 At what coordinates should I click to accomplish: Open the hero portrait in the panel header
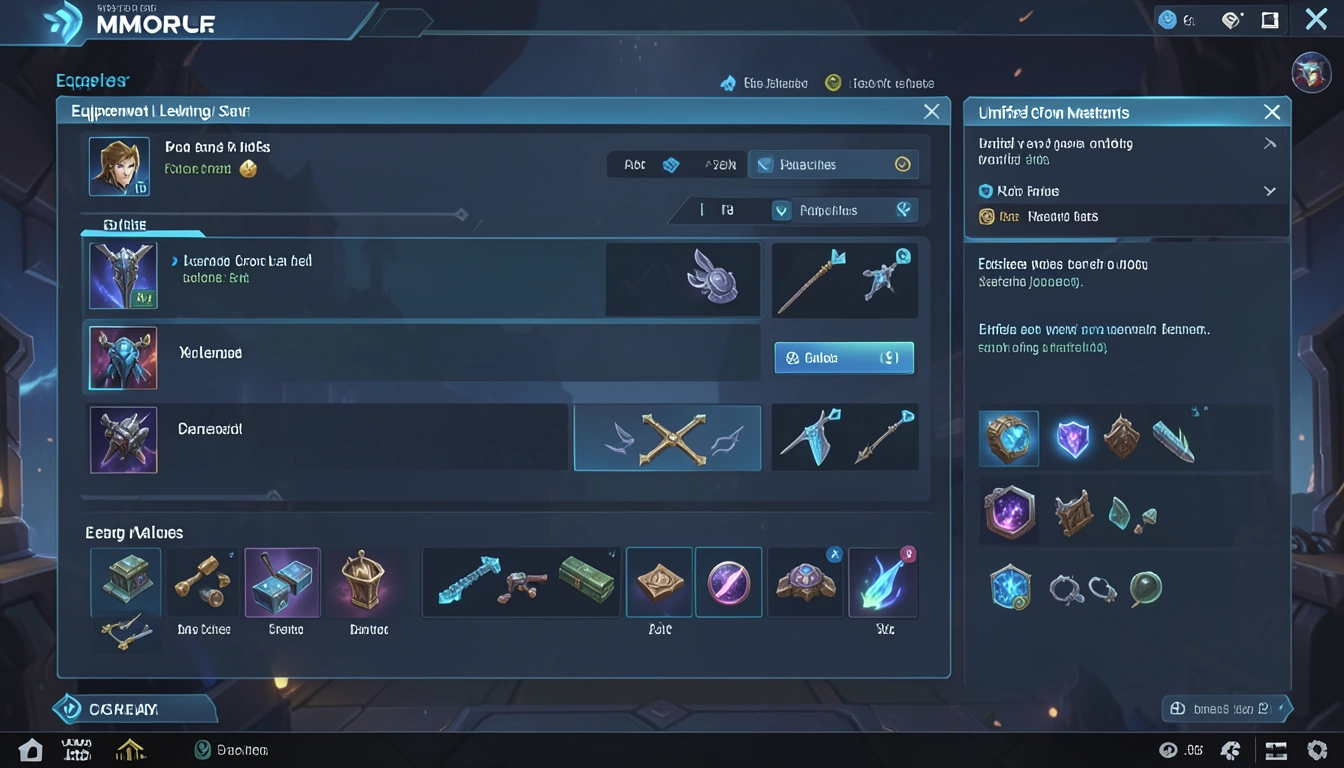[119, 166]
